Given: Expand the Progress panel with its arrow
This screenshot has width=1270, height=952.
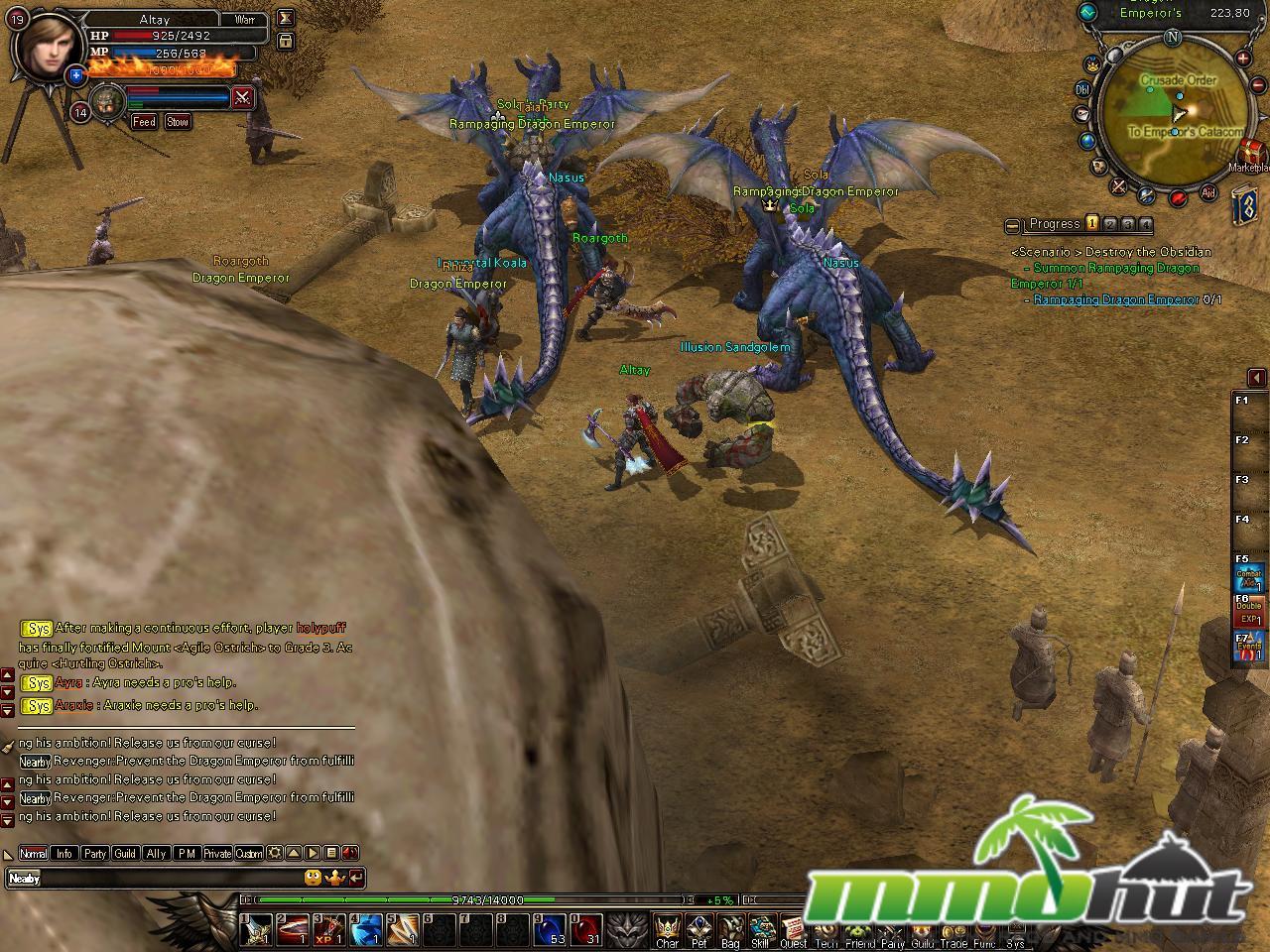Looking at the screenshot, I should pos(1011,224).
